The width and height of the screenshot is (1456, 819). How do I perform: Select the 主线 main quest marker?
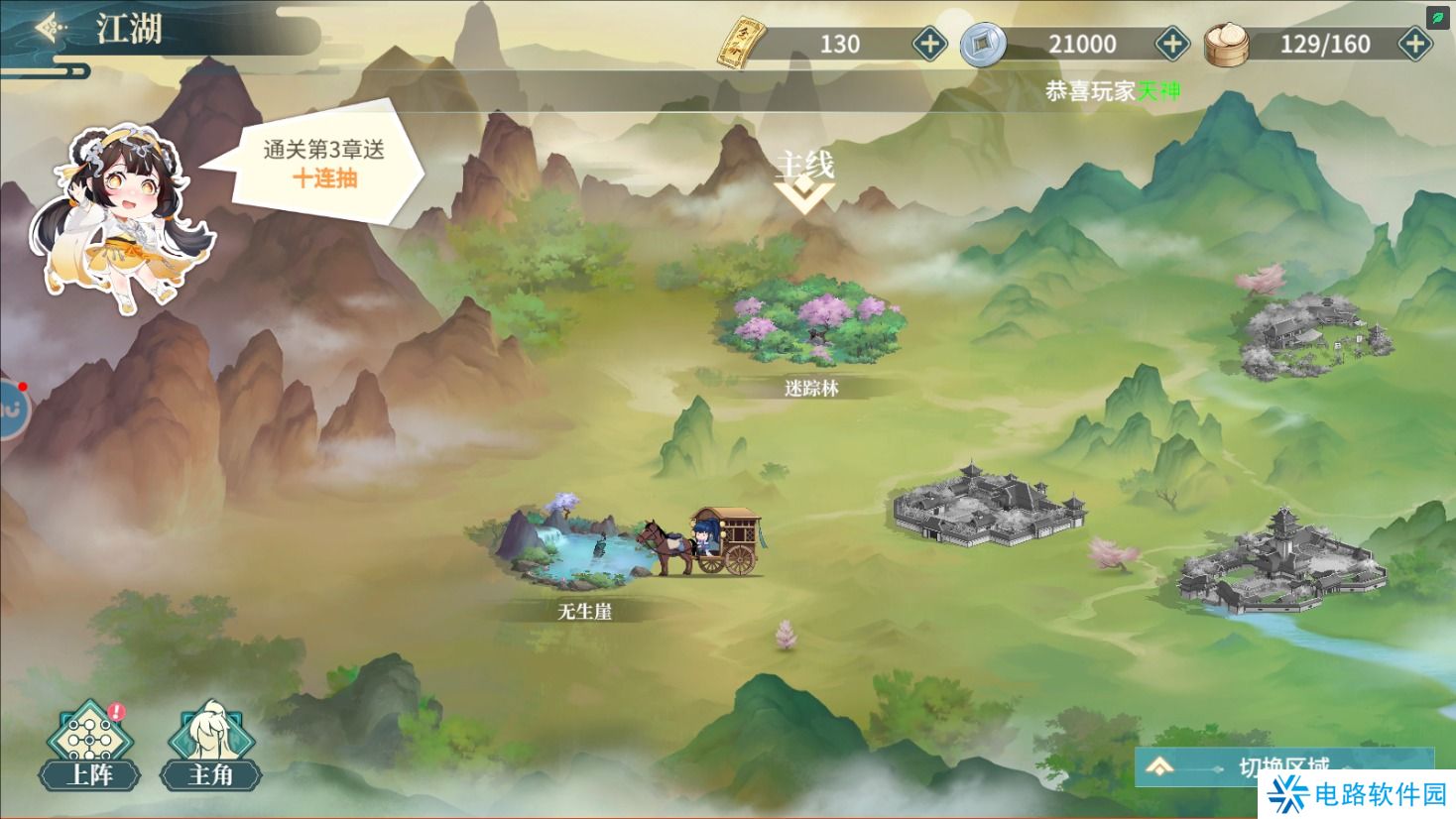(x=804, y=167)
